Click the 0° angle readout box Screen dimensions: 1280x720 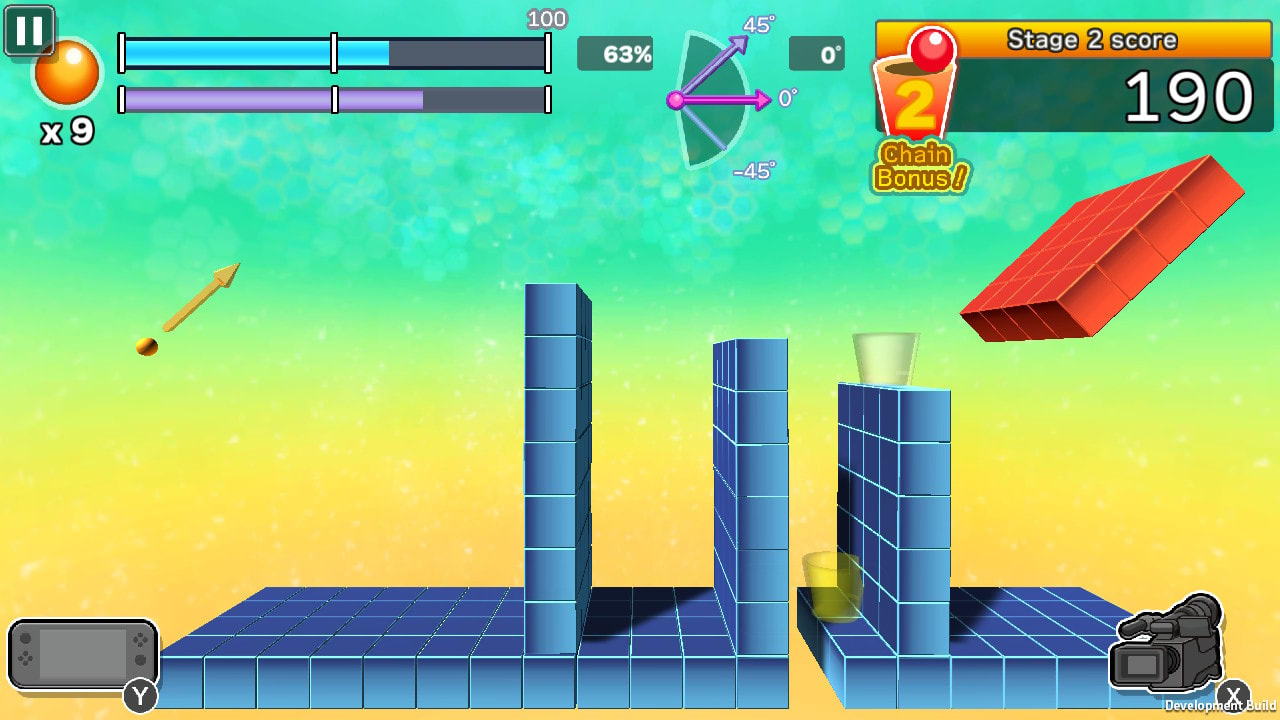817,55
